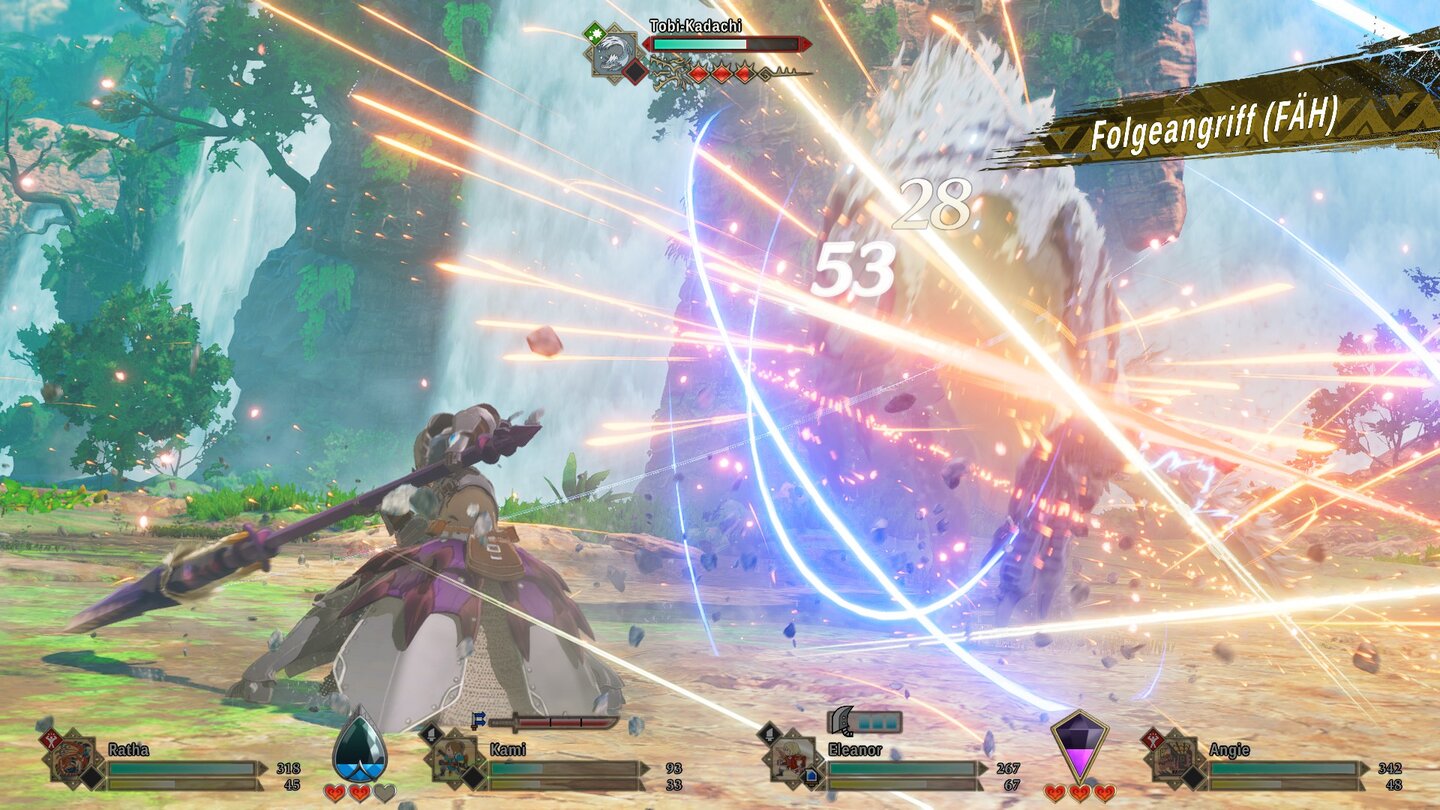The image size is (1440, 810).
Task: Select Kami's character portrait
Action: pyautogui.click(x=456, y=760)
